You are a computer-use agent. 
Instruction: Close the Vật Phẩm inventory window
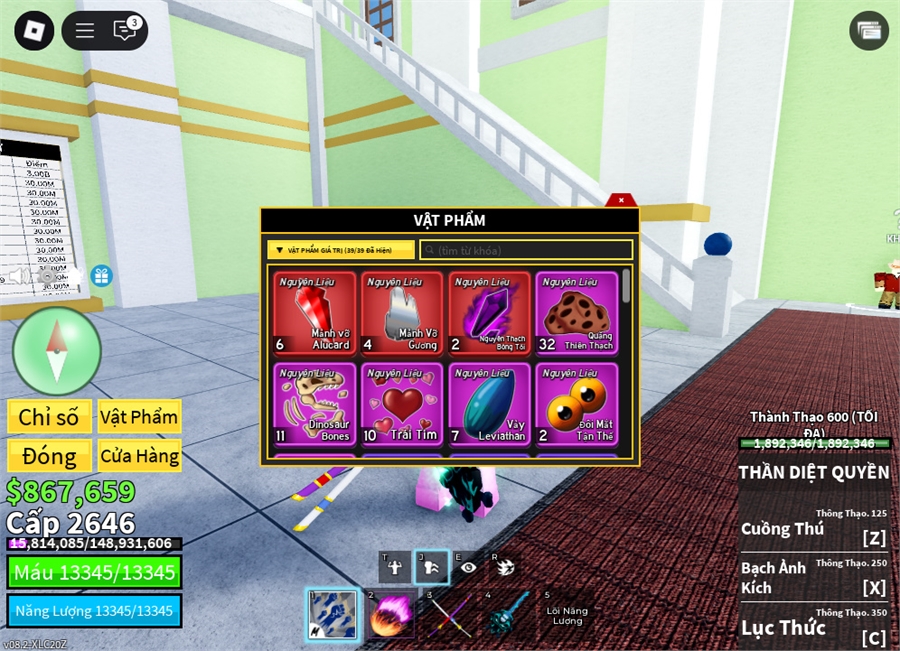620,200
